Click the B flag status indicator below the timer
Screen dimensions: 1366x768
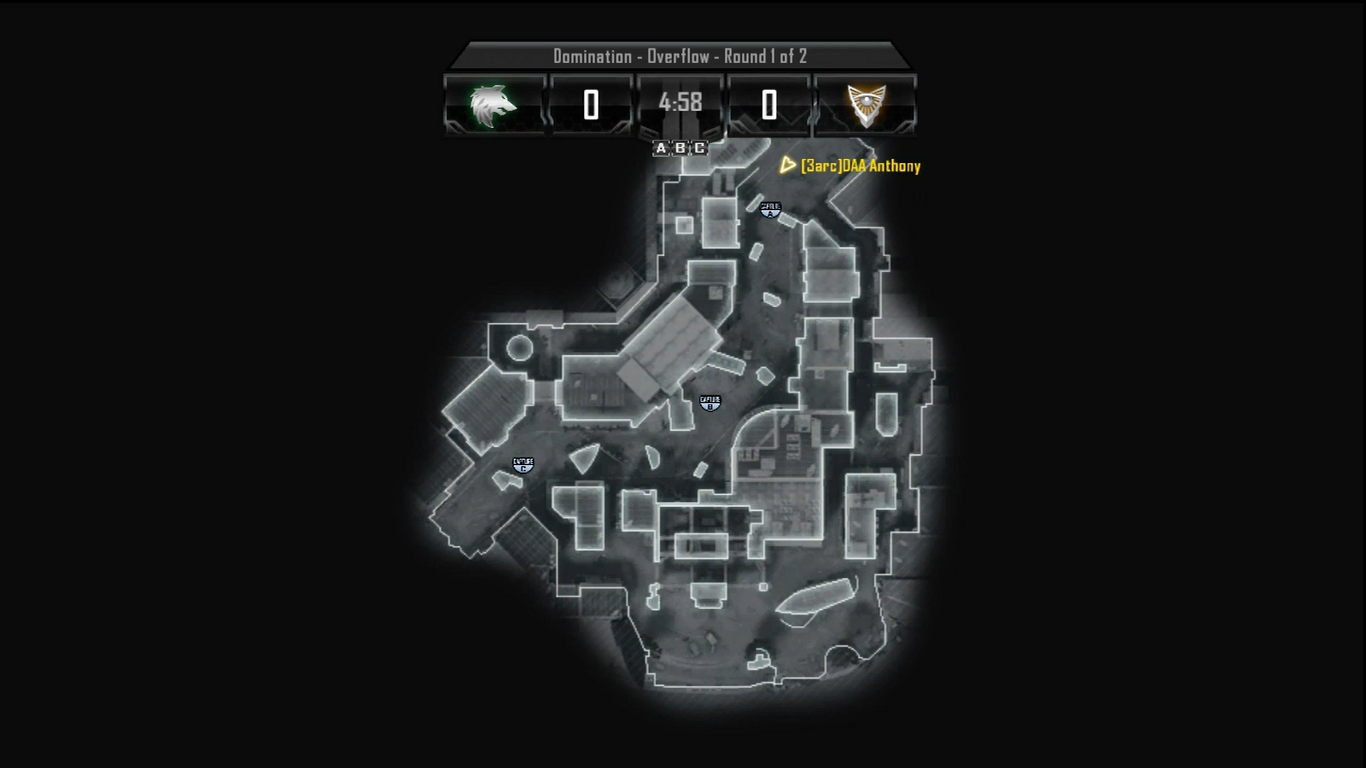coord(681,148)
